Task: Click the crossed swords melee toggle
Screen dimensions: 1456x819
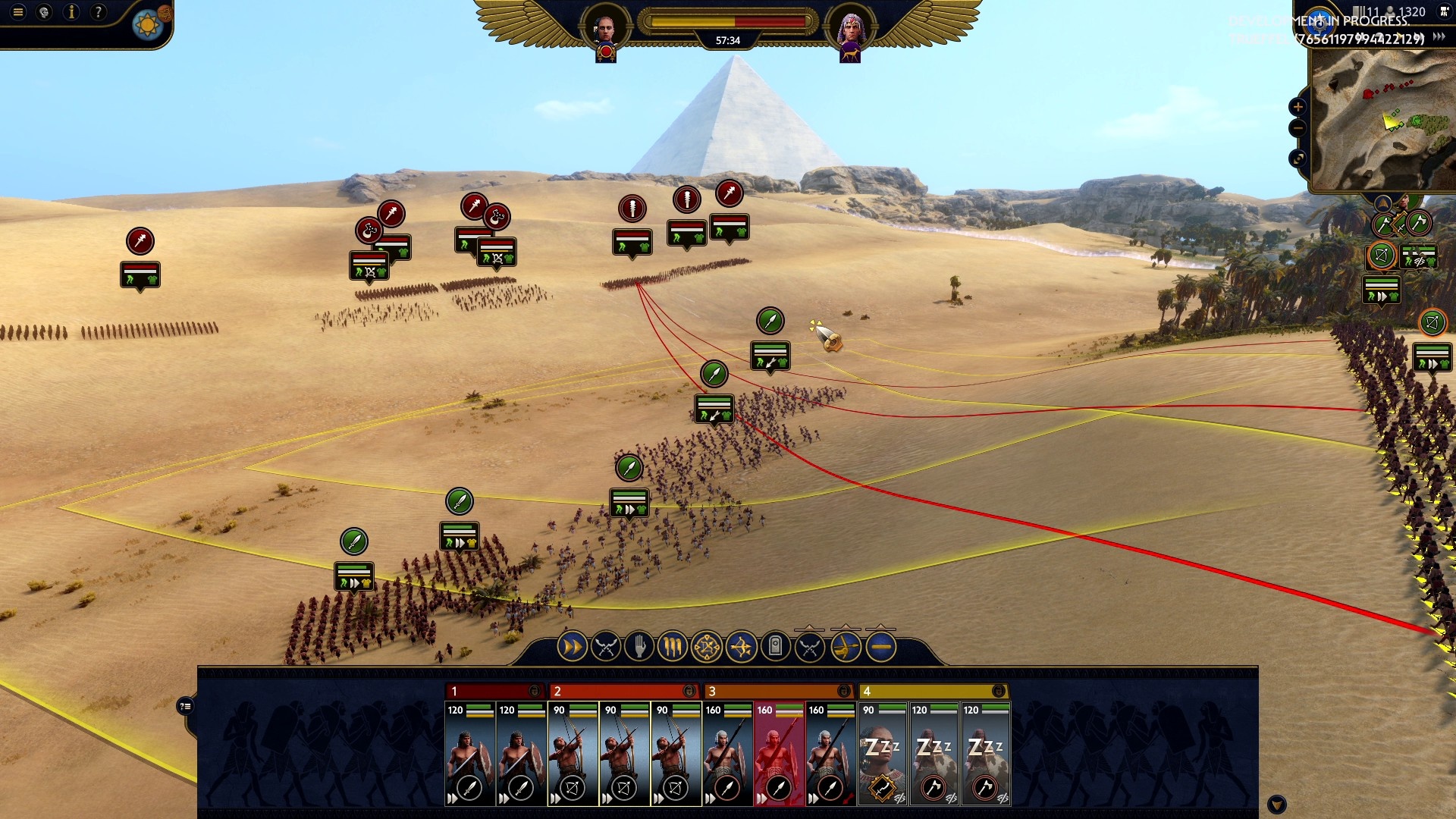Action: pyautogui.click(x=605, y=647)
